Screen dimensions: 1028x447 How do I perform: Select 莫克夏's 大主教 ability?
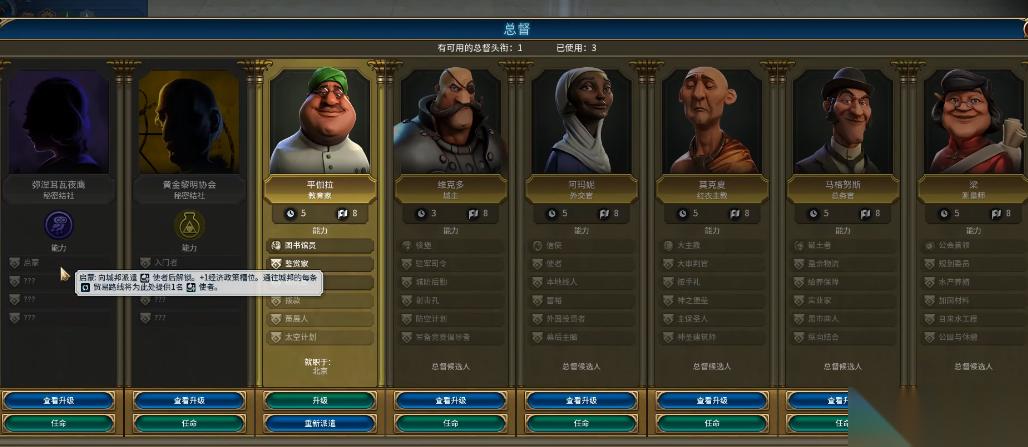coord(713,245)
